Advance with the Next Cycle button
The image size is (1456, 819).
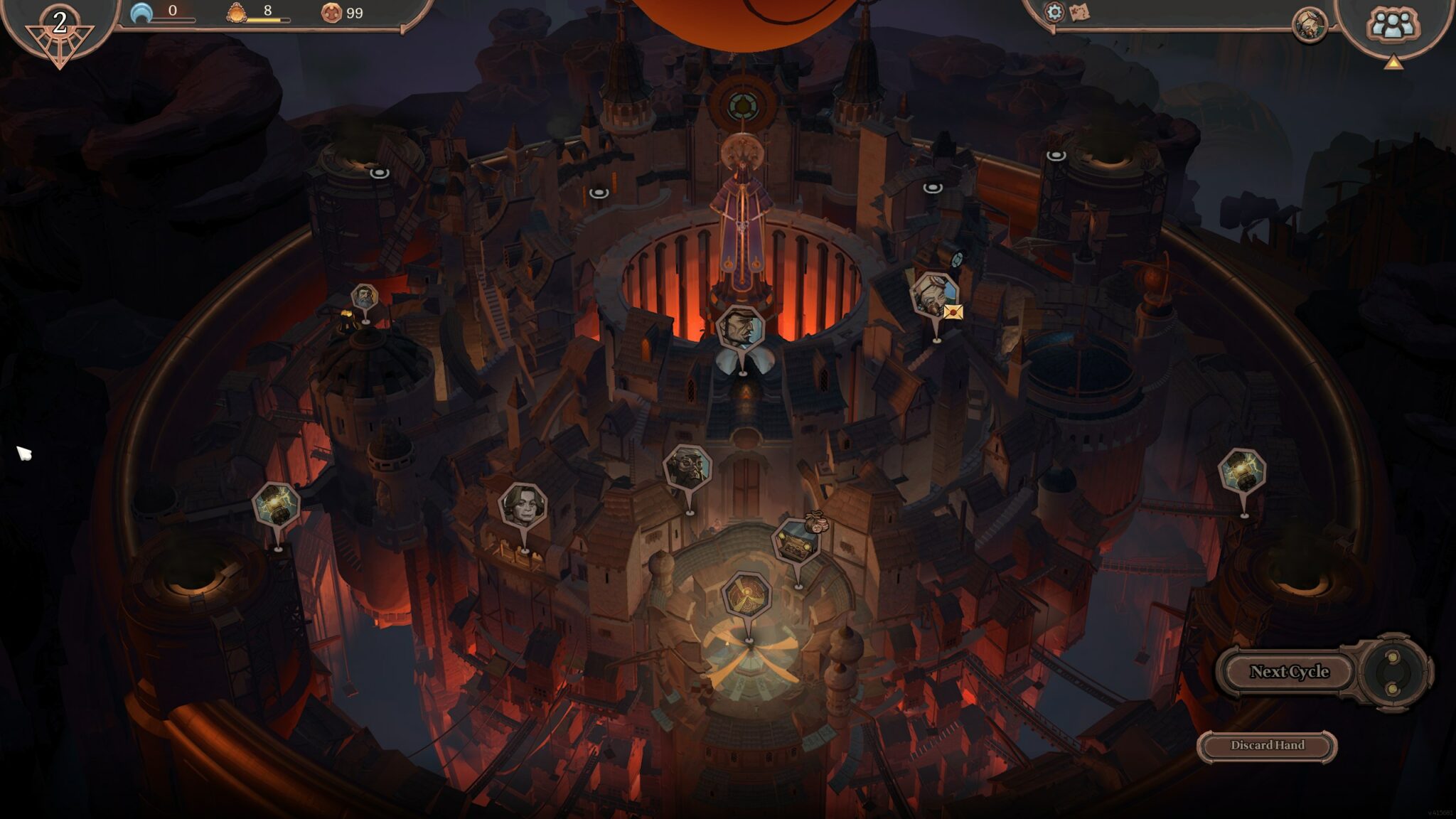point(1288,672)
